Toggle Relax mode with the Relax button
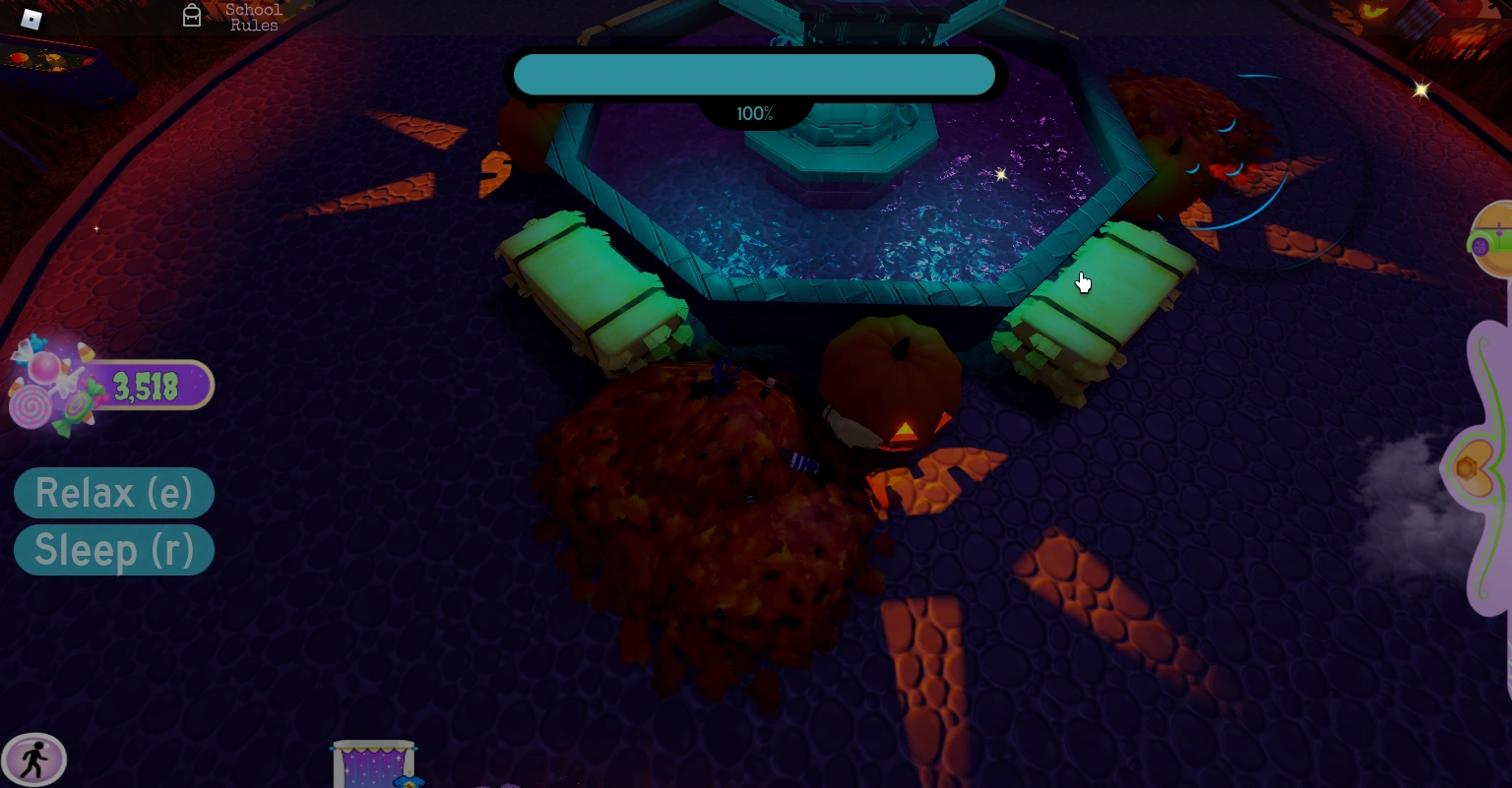This screenshot has height=788, width=1512. tap(114, 493)
